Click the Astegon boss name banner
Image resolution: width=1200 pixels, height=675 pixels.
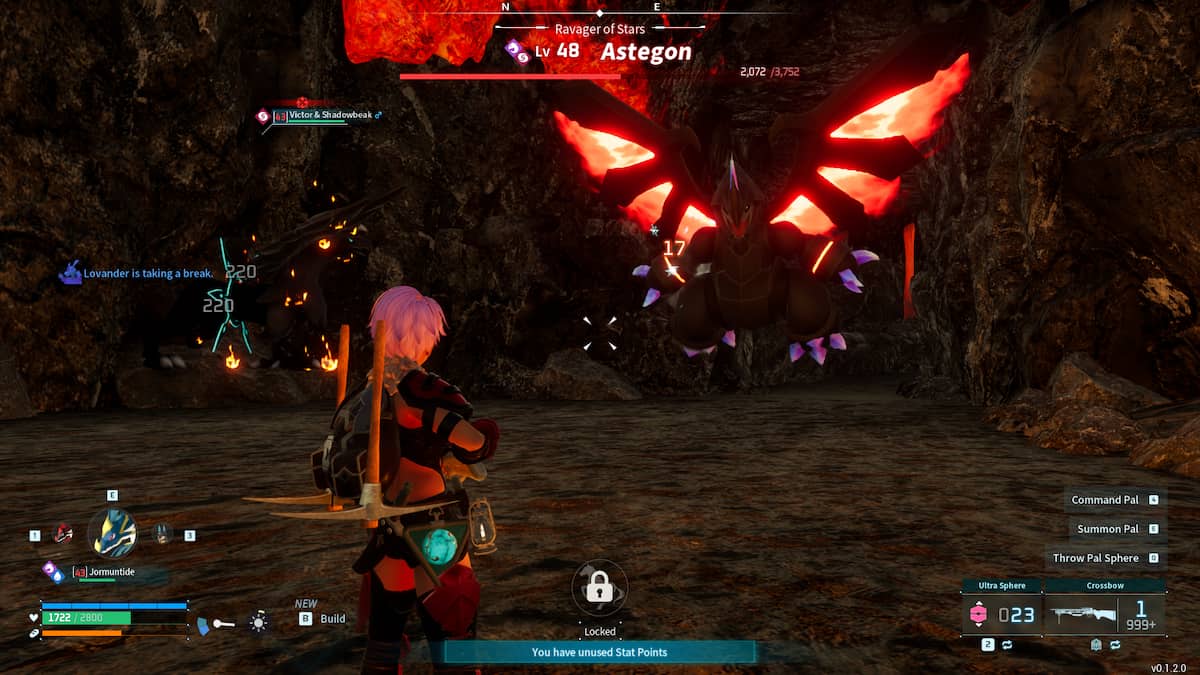[645, 52]
